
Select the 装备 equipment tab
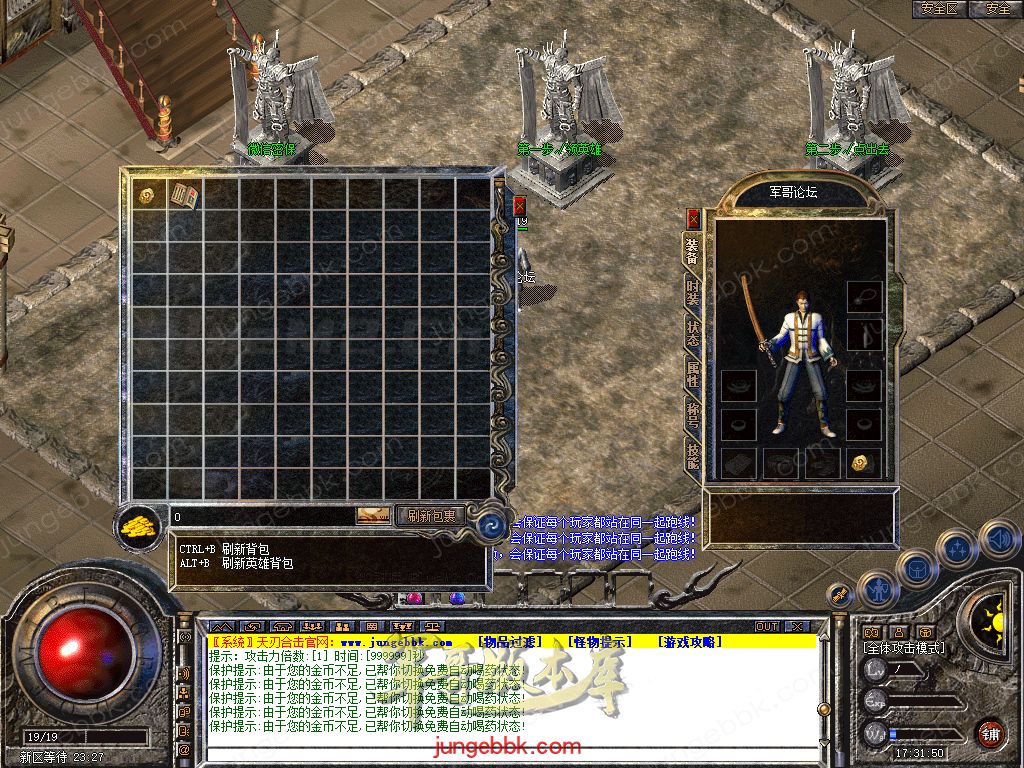point(692,250)
